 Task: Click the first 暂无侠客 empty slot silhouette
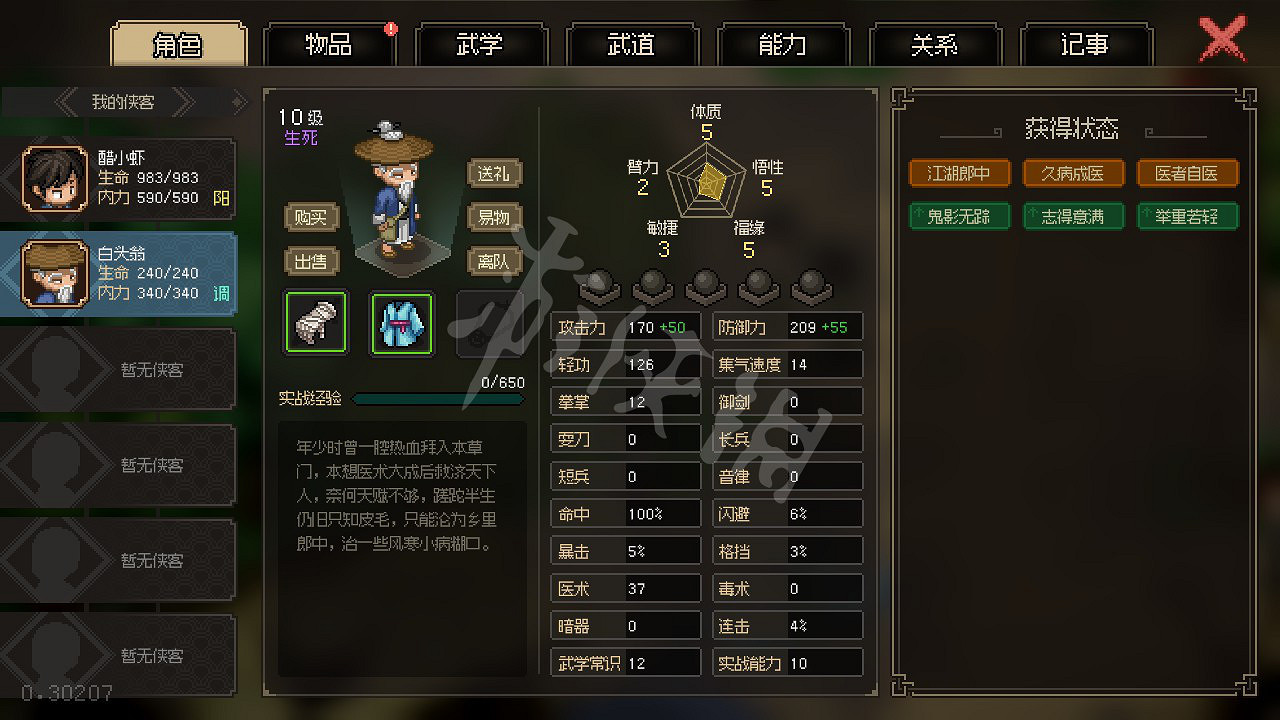coord(54,369)
